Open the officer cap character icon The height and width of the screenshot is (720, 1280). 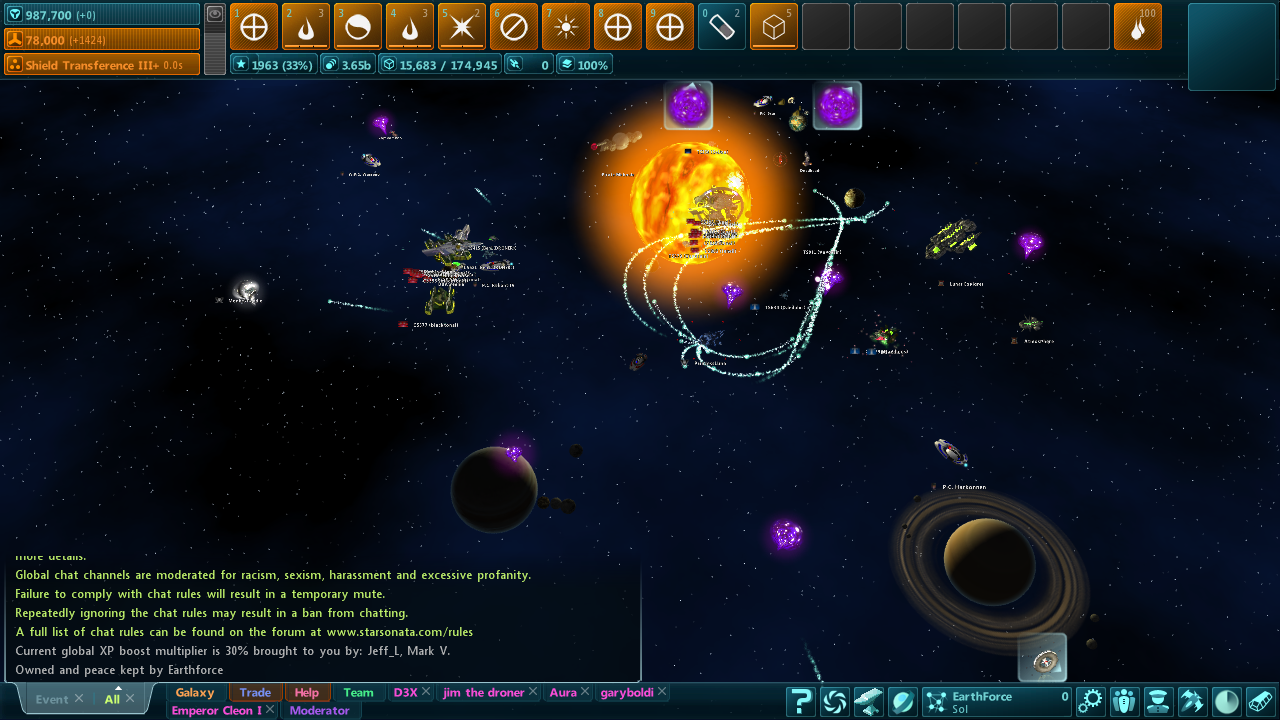pyautogui.click(x=1158, y=701)
